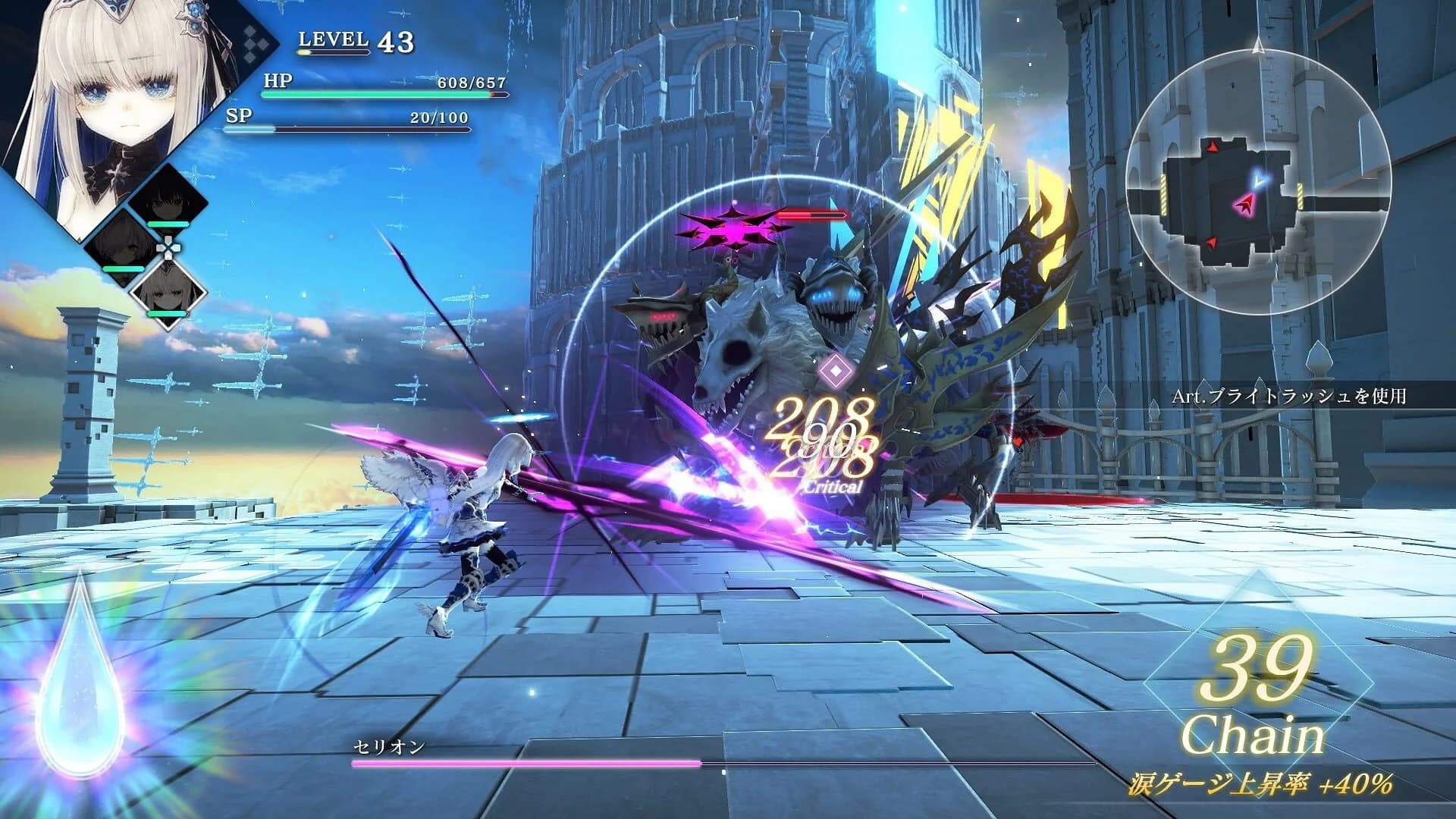1456x819 pixels.
Task: Click the red player arrow on the minimap
Action: click(1246, 204)
